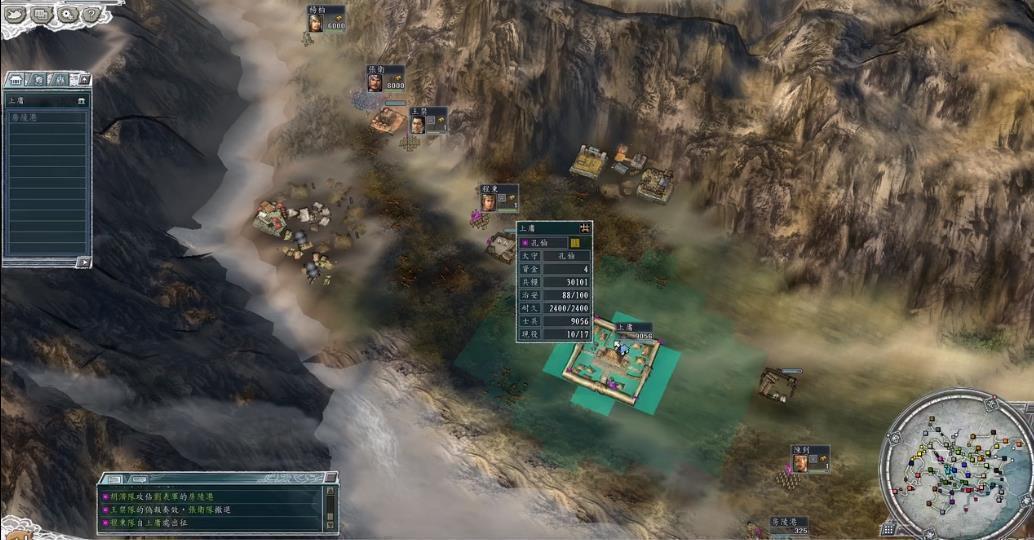Open the magnifying glass search button
Screen dimensions: 1034x540
[67, 14]
